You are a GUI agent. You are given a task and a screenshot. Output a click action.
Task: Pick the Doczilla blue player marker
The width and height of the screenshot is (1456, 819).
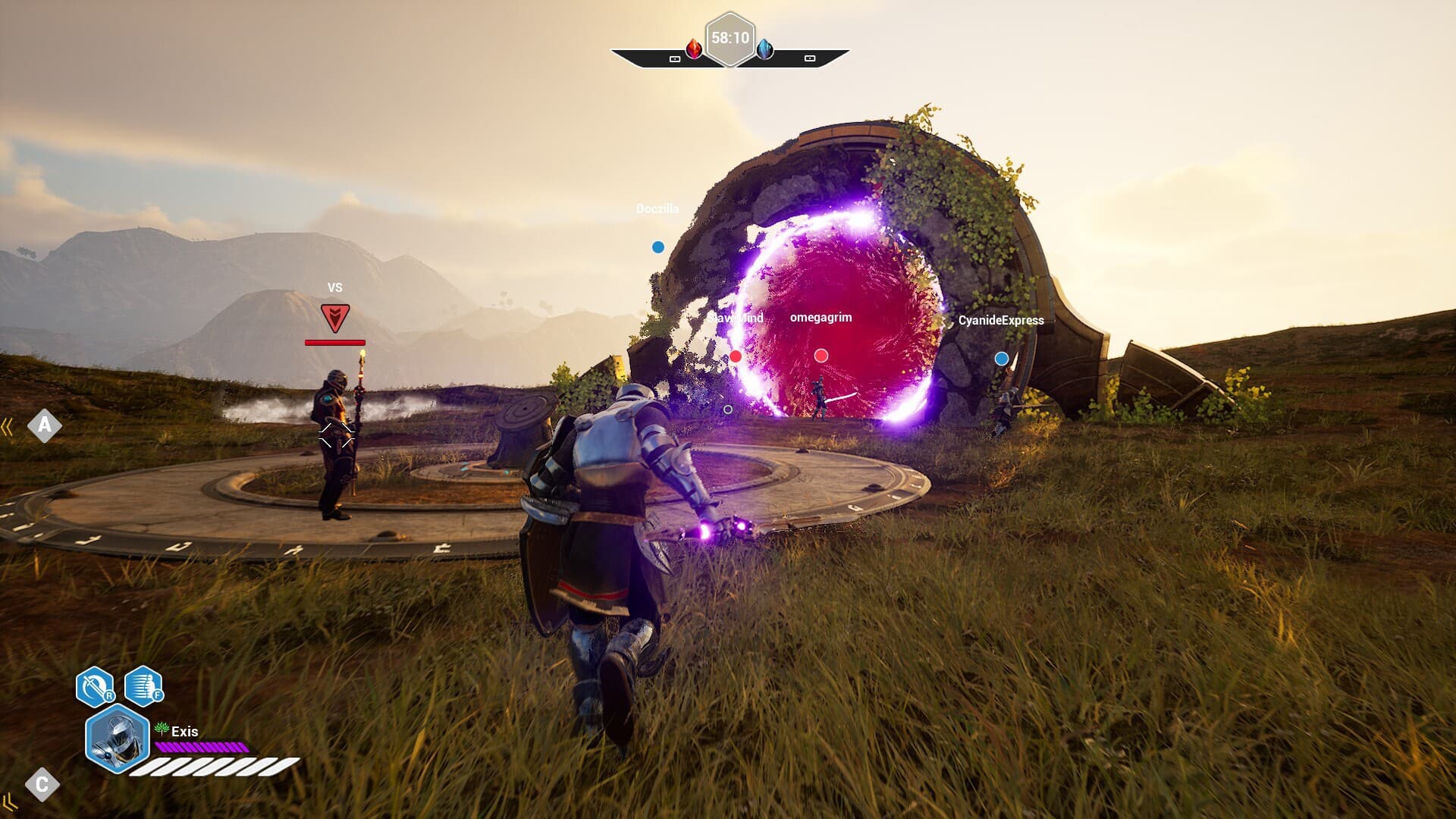[x=658, y=247]
